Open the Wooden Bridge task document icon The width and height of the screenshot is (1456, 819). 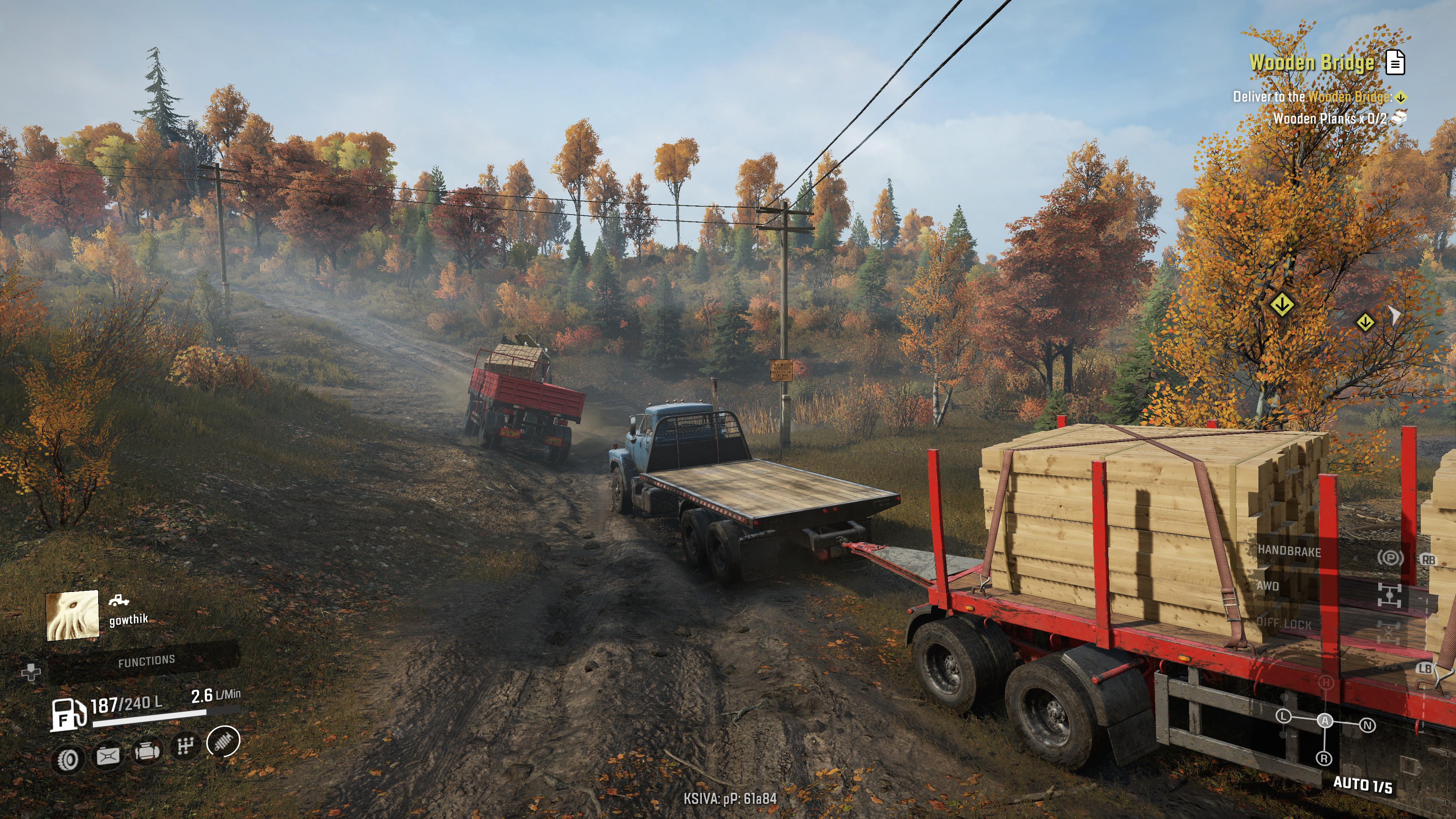point(1395,62)
